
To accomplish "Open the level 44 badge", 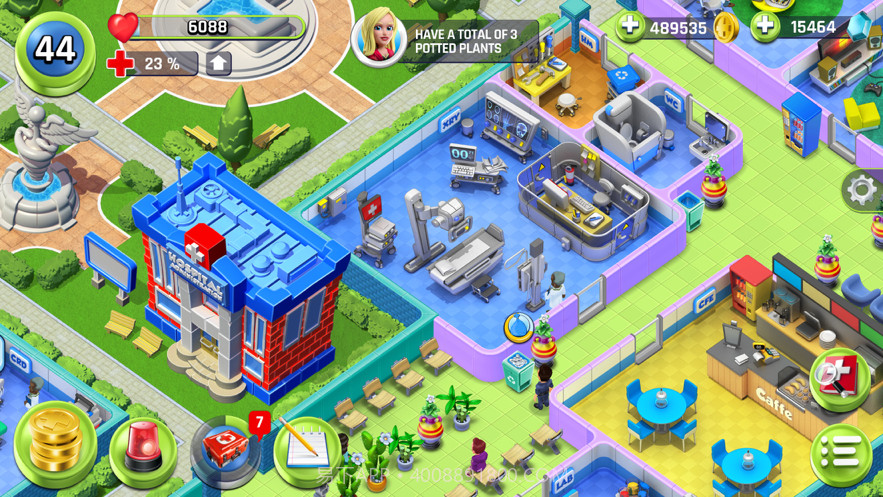I will coord(55,49).
